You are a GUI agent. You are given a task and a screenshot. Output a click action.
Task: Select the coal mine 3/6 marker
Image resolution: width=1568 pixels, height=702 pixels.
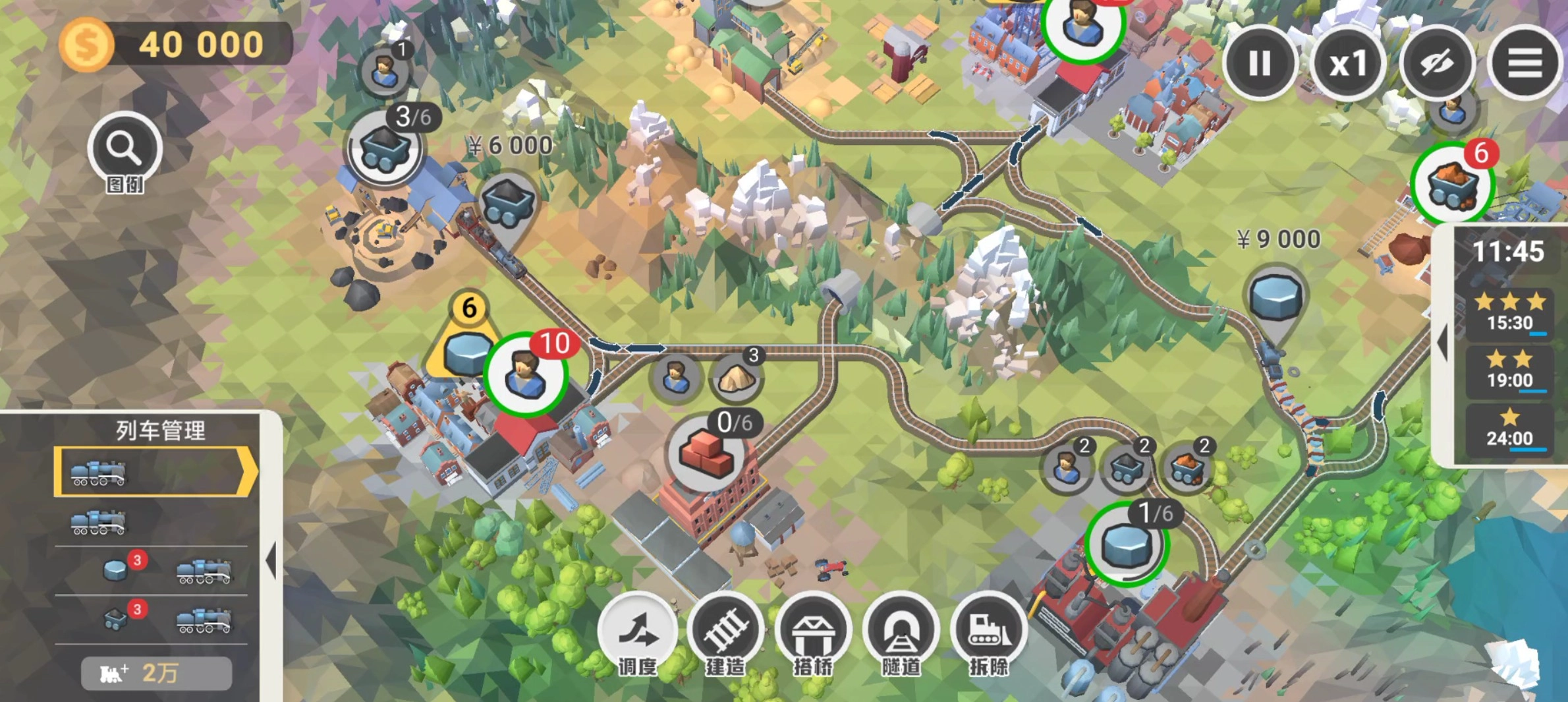384,148
